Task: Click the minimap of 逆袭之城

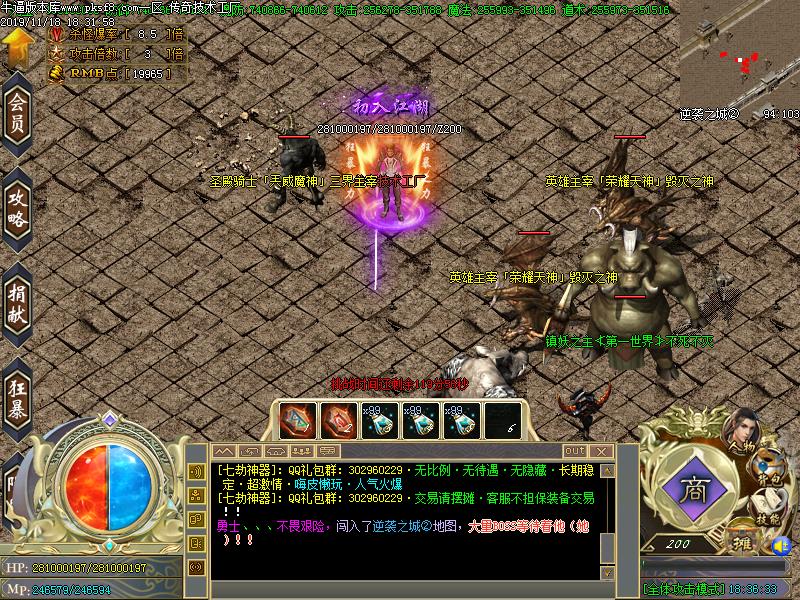Action: [x=738, y=53]
